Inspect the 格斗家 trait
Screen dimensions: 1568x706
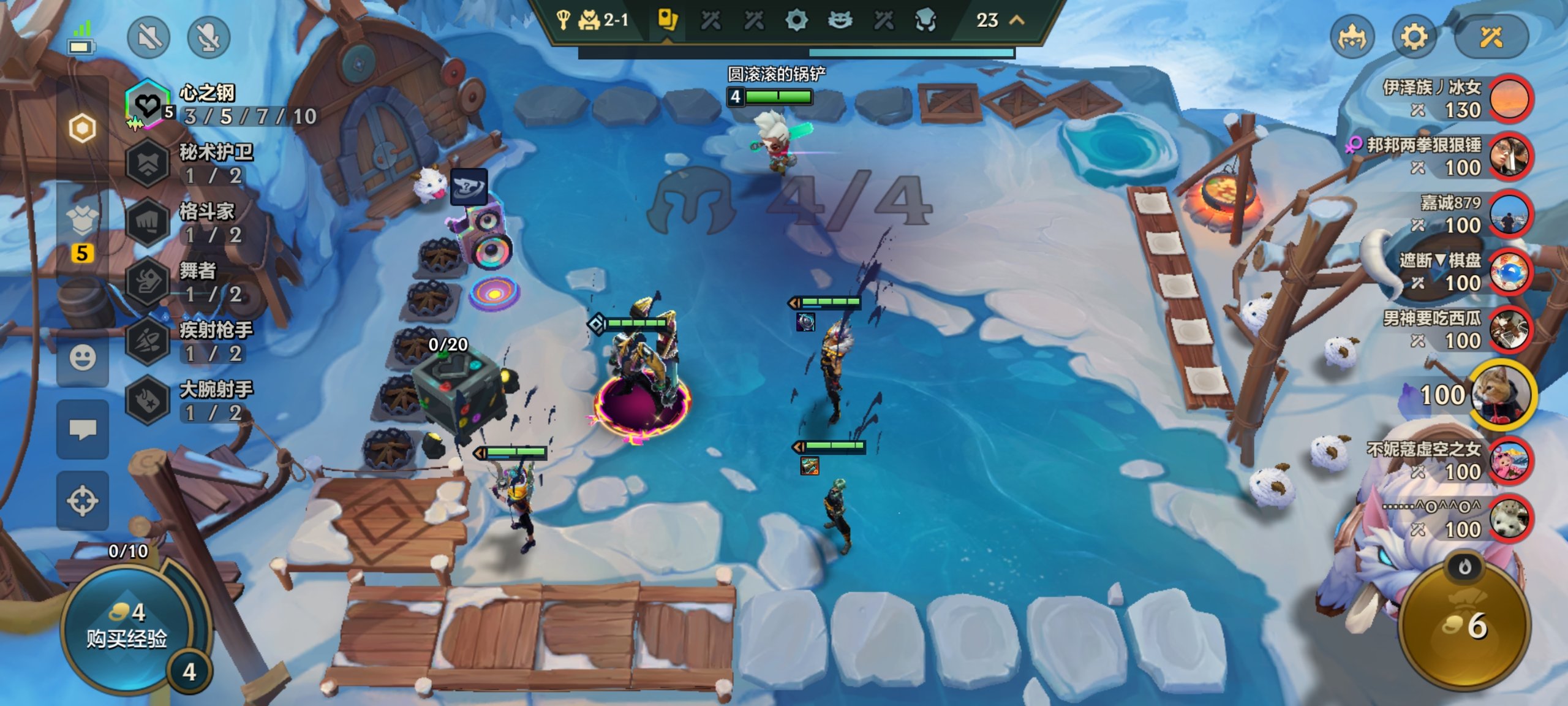148,222
